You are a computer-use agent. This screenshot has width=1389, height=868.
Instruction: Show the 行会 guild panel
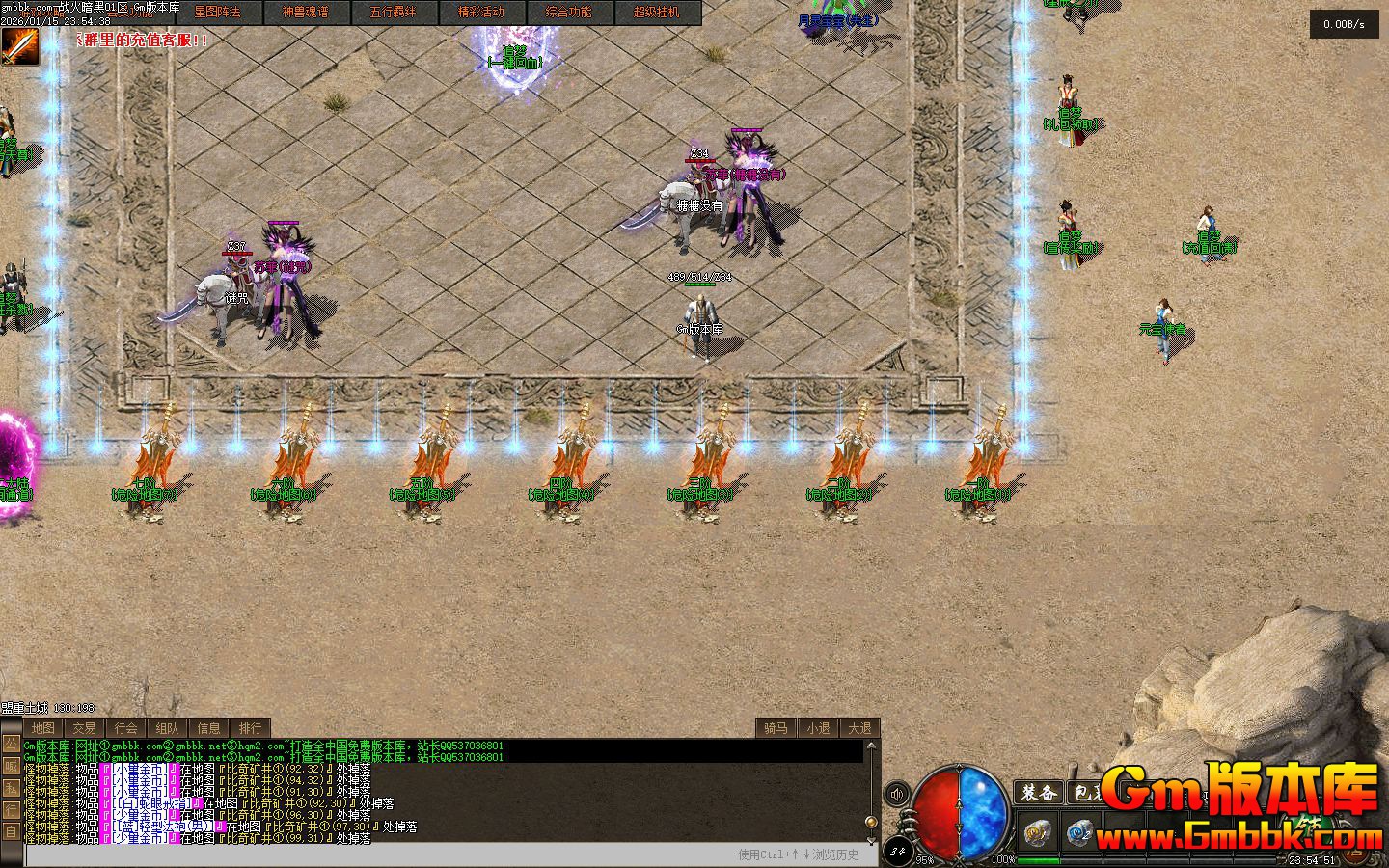coord(125,728)
